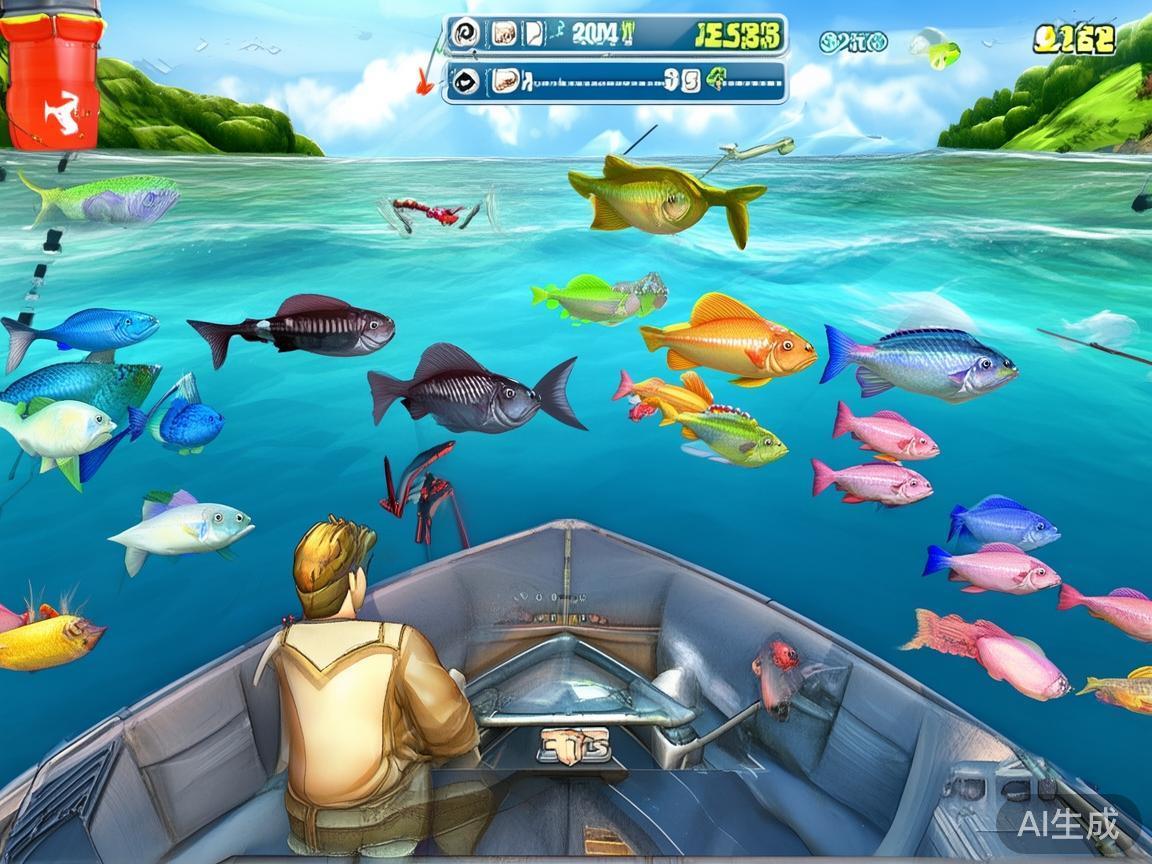Image resolution: width=1152 pixels, height=864 pixels.
Task: Select the green fishing lure icon
Action: click(935, 48)
